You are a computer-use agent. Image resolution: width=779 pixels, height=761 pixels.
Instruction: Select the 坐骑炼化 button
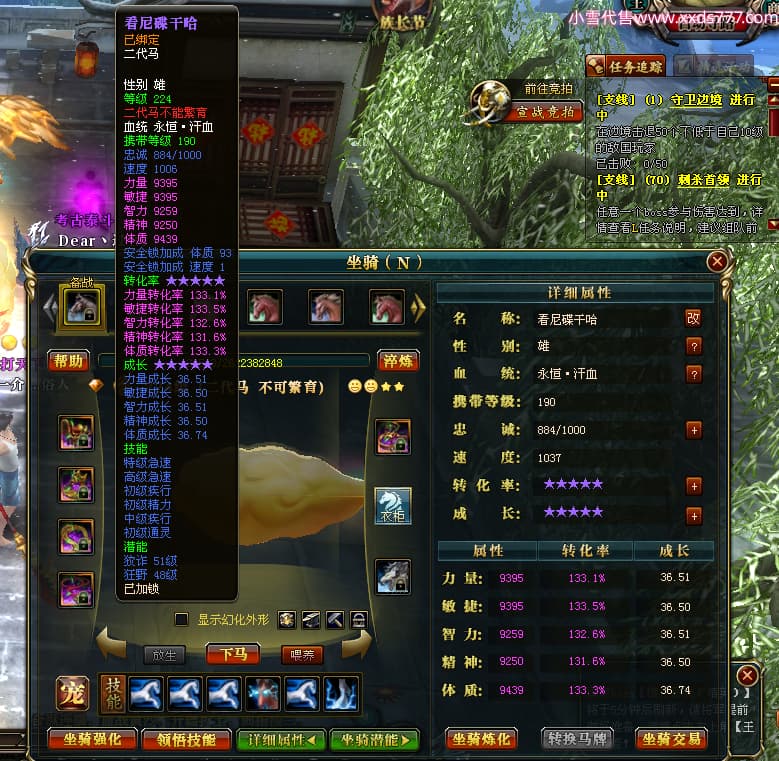point(481,740)
